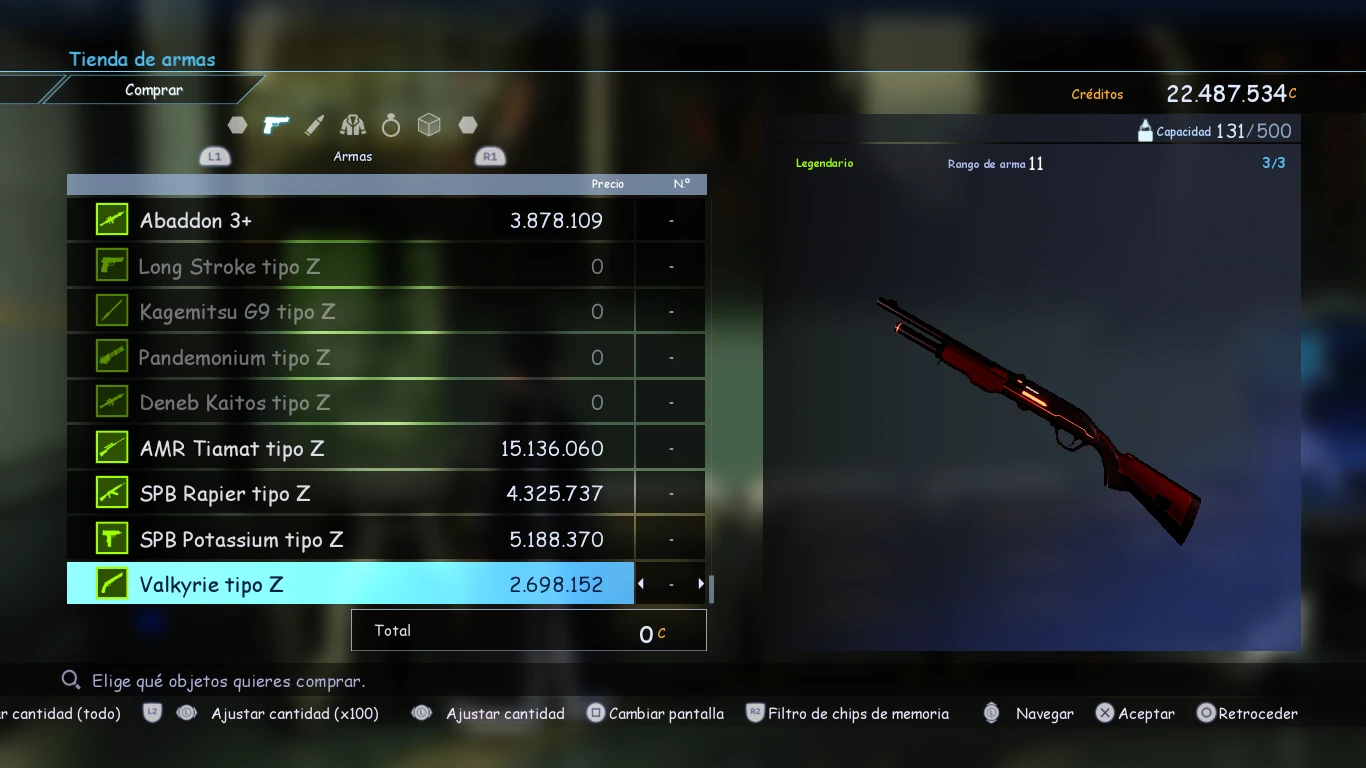Viewport: 1366px width, 768px height.
Task: Select the SPB Rapier tipo Z row
Action: click(350, 494)
